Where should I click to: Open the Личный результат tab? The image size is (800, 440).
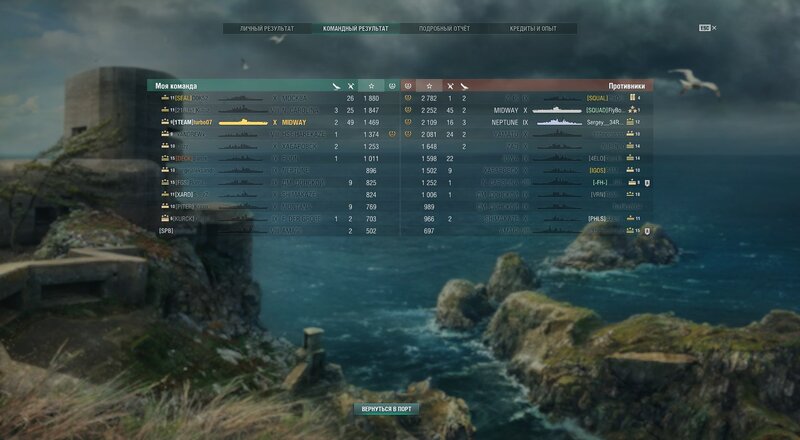pos(263,30)
